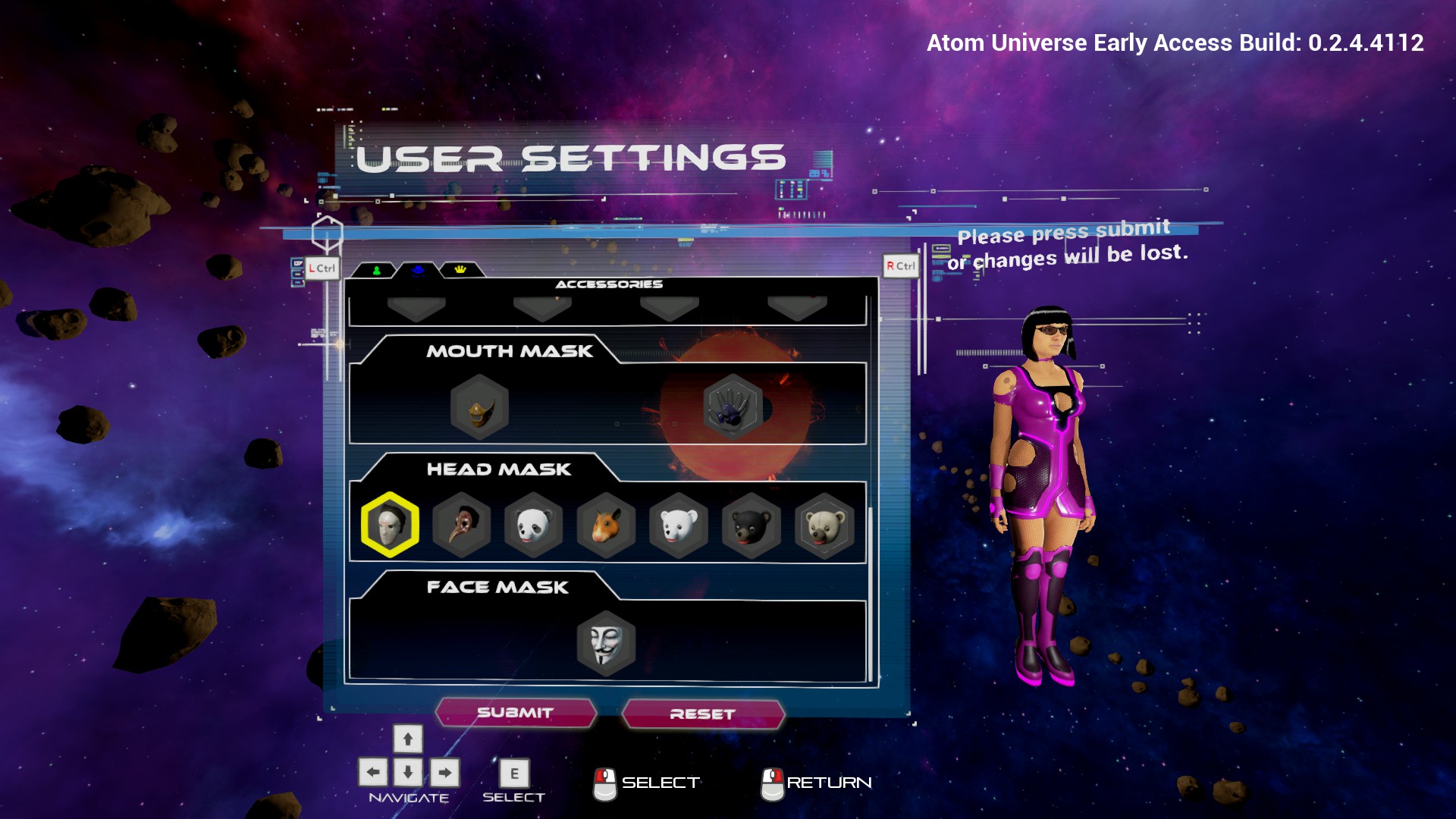Pick the orange hamster head mask
The image size is (1456, 819).
click(606, 525)
